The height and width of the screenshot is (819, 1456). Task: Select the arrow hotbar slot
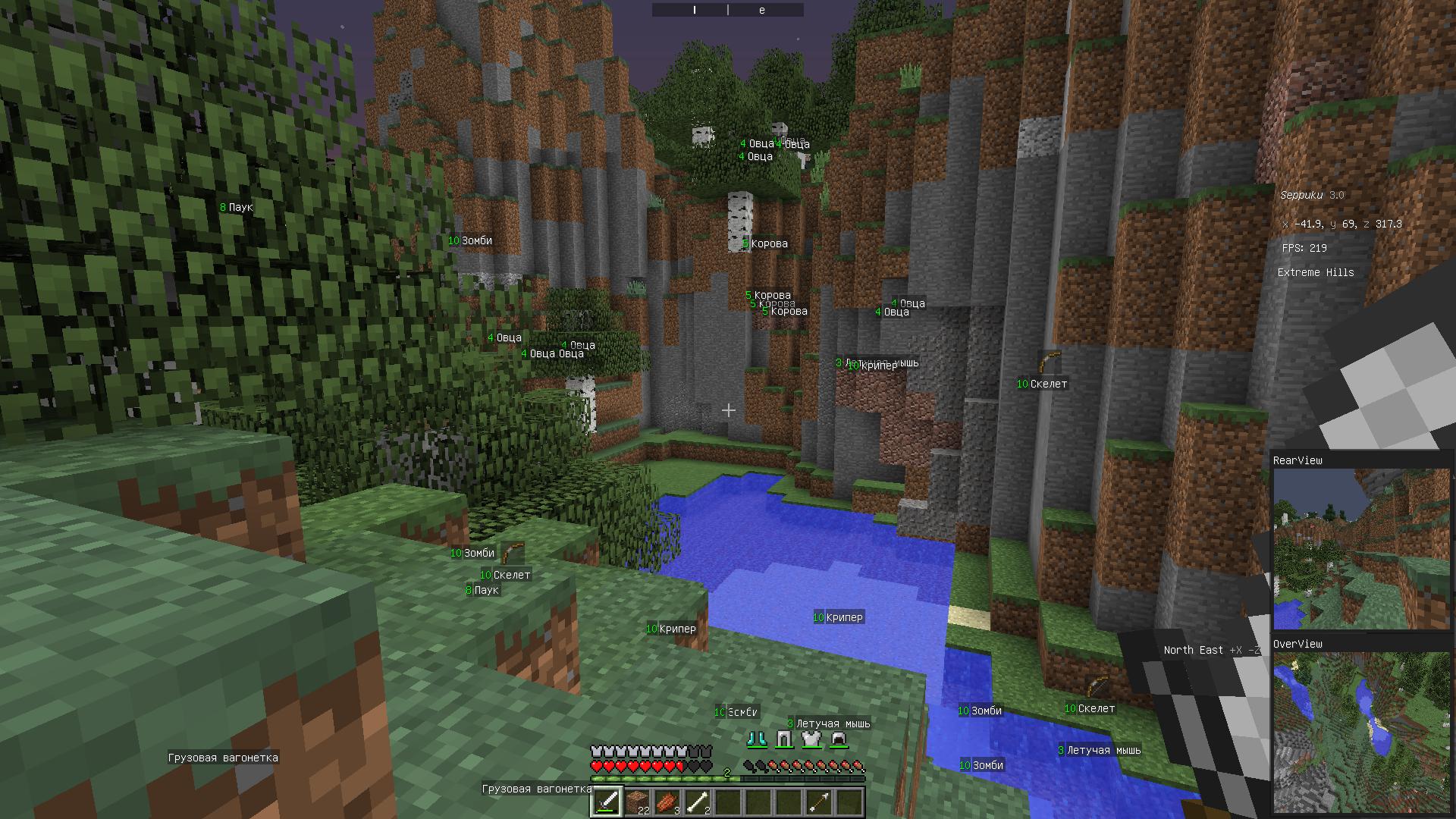pos(819,802)
